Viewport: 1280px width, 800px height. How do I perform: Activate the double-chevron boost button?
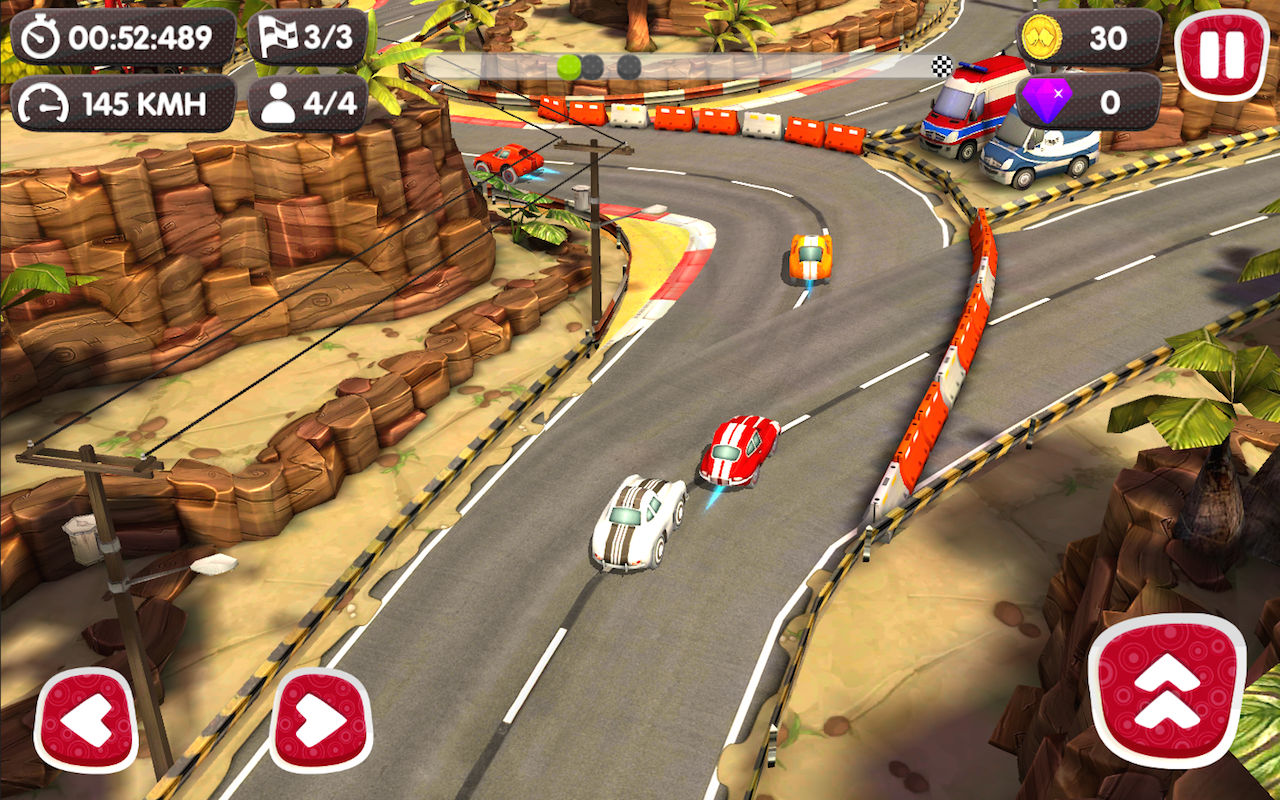[1167, 691]
